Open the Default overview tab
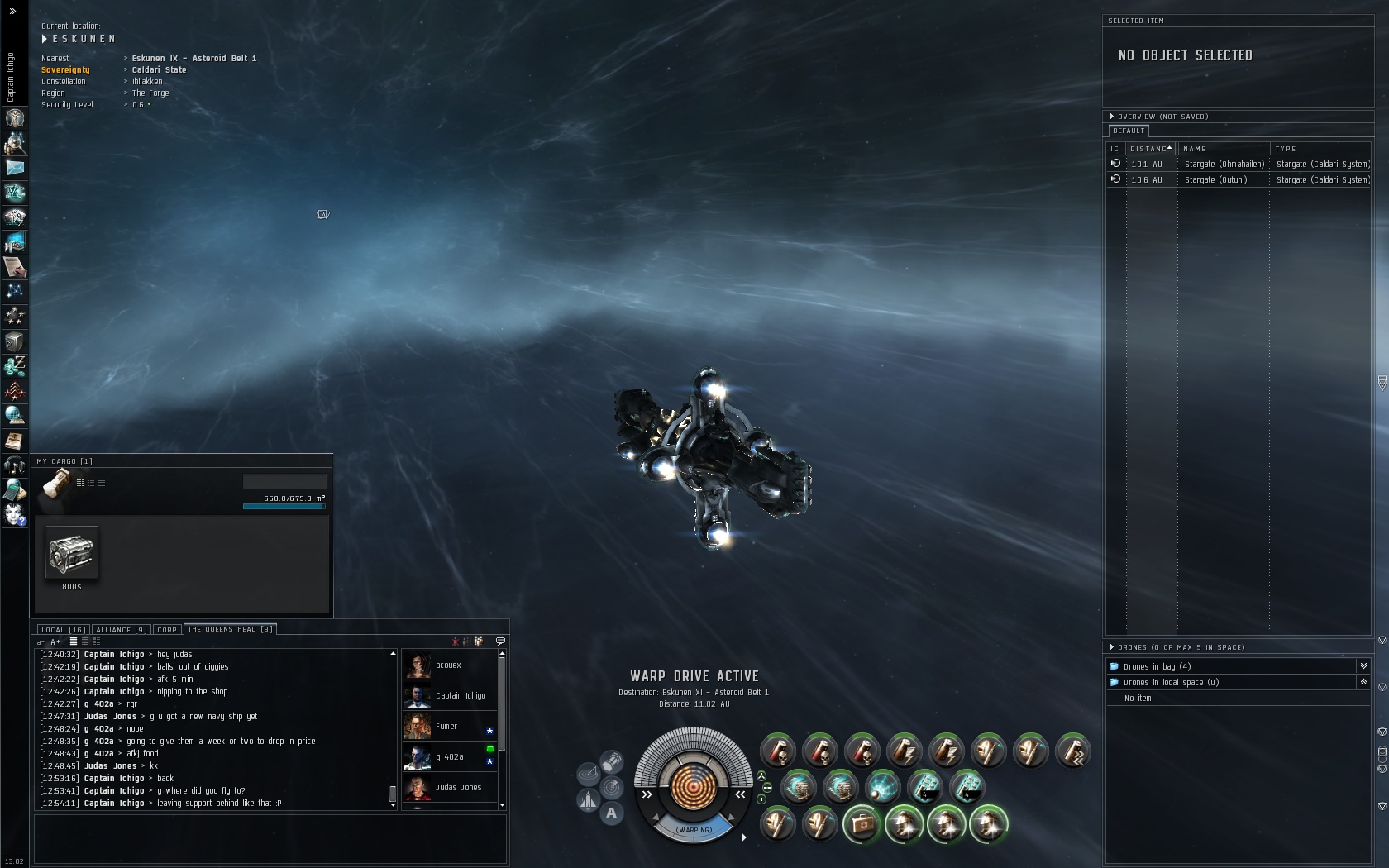Screen dimensions: 1389x868 coord(1129,131)
